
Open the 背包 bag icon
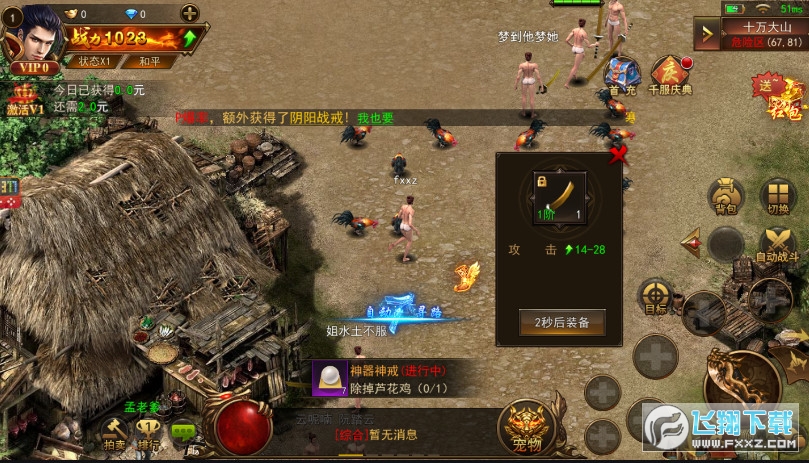click(725, 197)
